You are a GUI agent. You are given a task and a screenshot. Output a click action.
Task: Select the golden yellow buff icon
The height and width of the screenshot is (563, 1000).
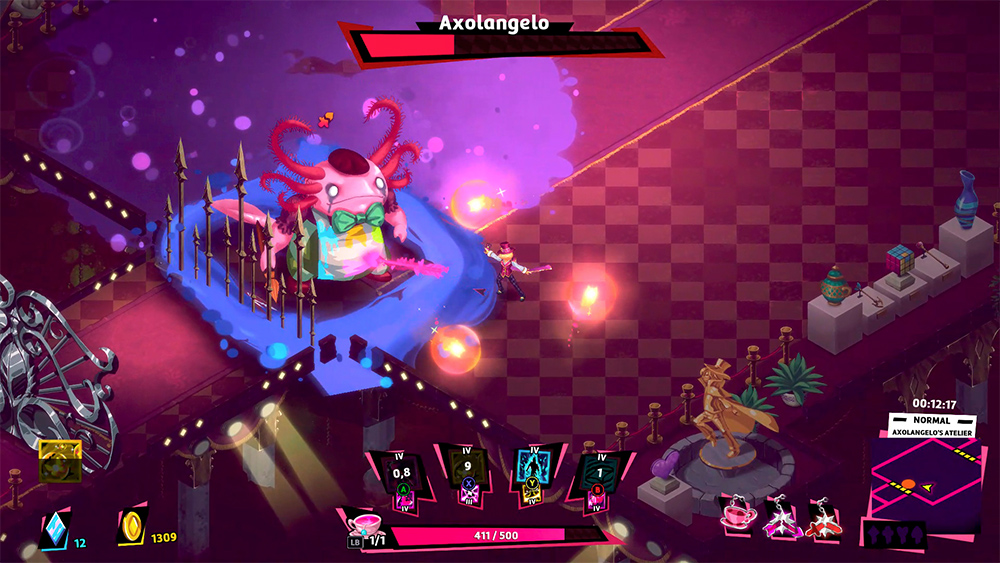59,461
